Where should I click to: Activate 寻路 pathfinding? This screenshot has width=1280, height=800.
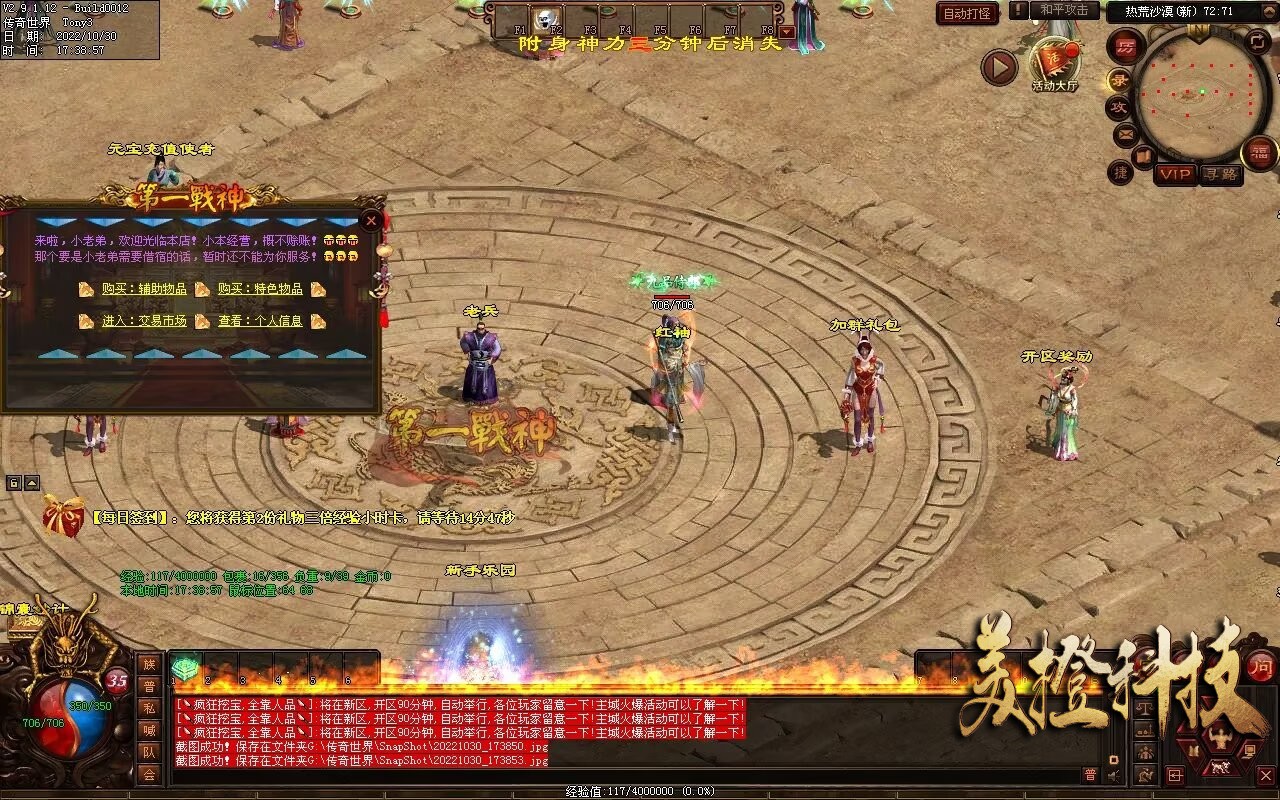[1221, 174]
